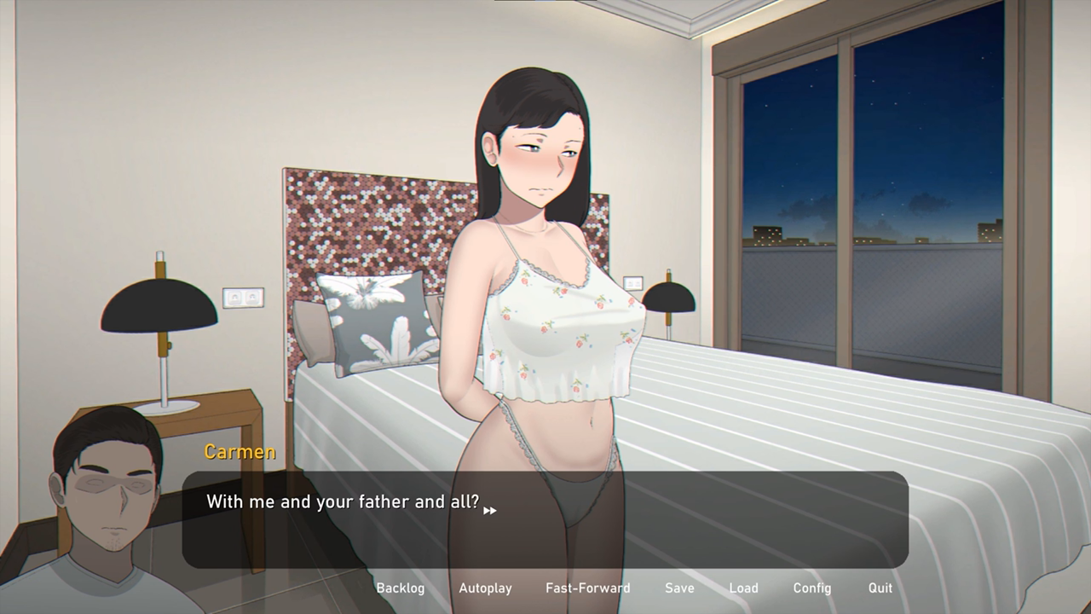Open the Backlog history
Image resolution: width=1091 pixels, height=614 pixels.
pos(400,588)
